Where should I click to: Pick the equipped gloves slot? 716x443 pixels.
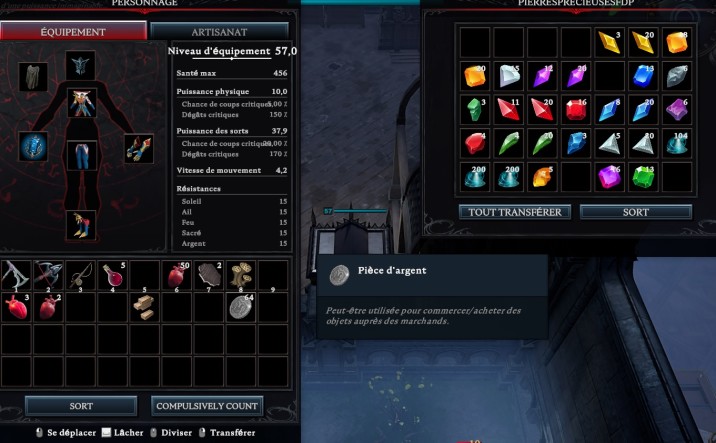coord(138,149)
